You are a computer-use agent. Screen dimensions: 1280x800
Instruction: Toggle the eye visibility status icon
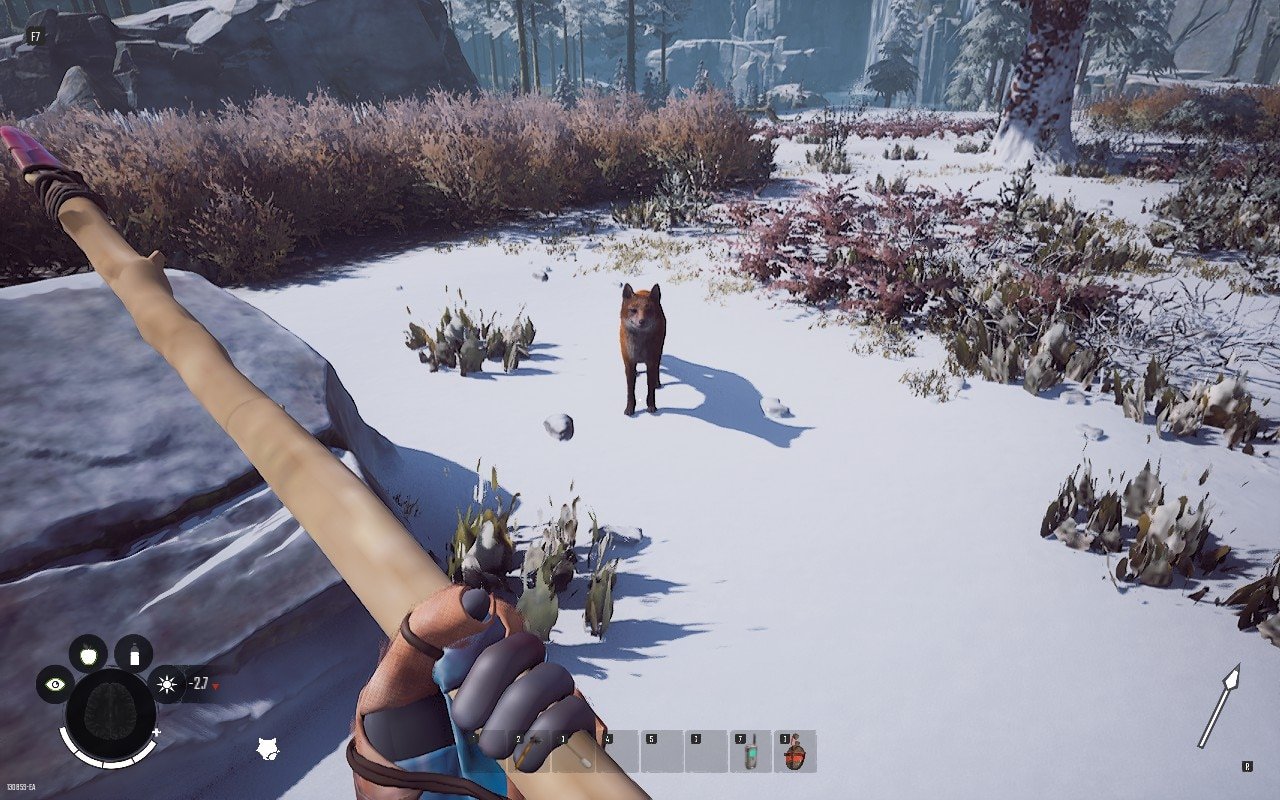tap(55, 685)
